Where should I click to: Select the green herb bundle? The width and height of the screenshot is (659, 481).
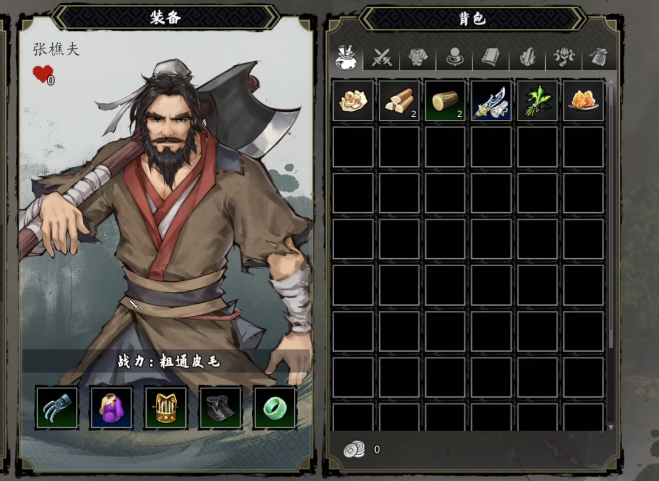[x=537, y=101]
